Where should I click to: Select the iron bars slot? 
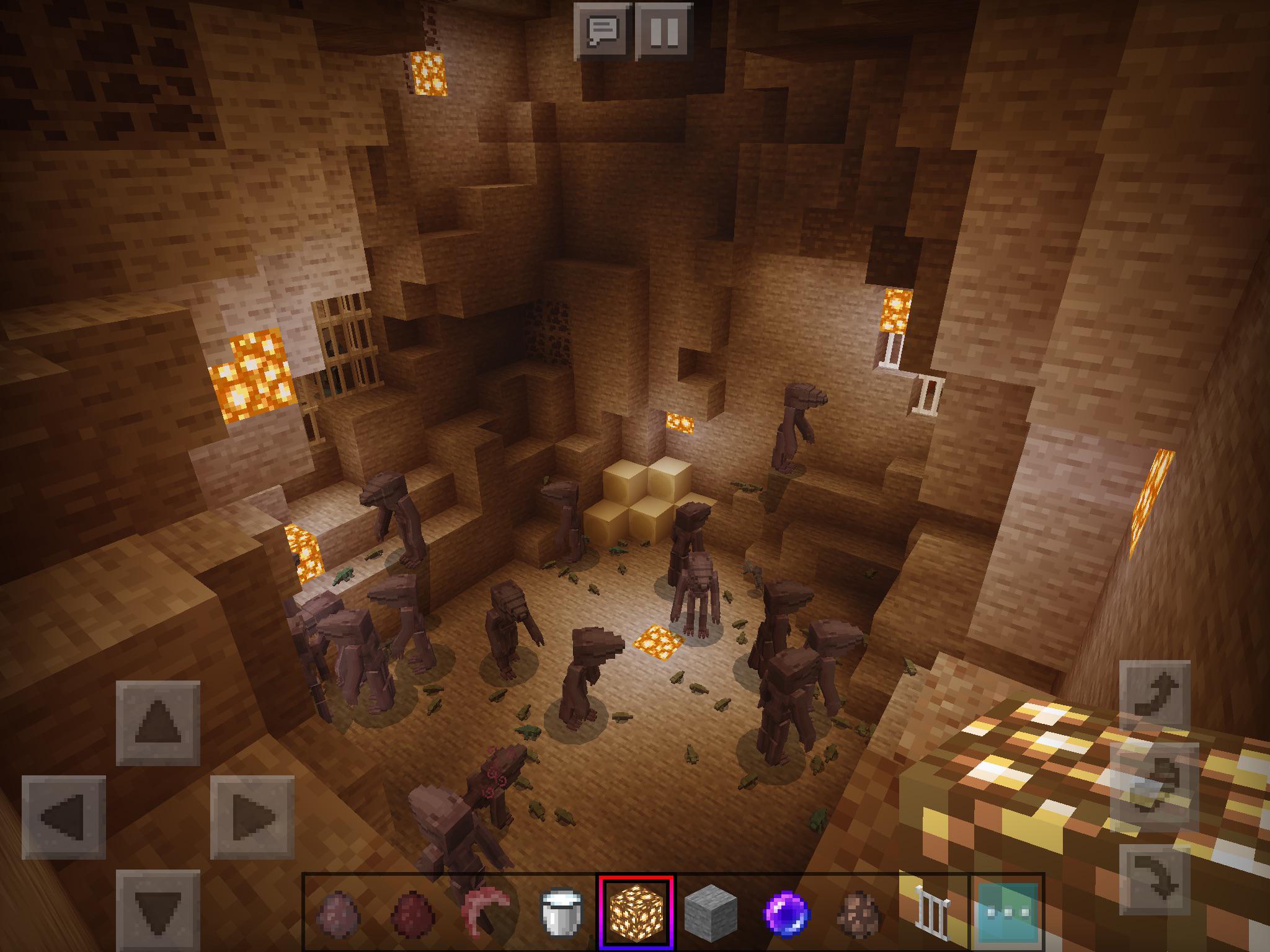(932, 913)
